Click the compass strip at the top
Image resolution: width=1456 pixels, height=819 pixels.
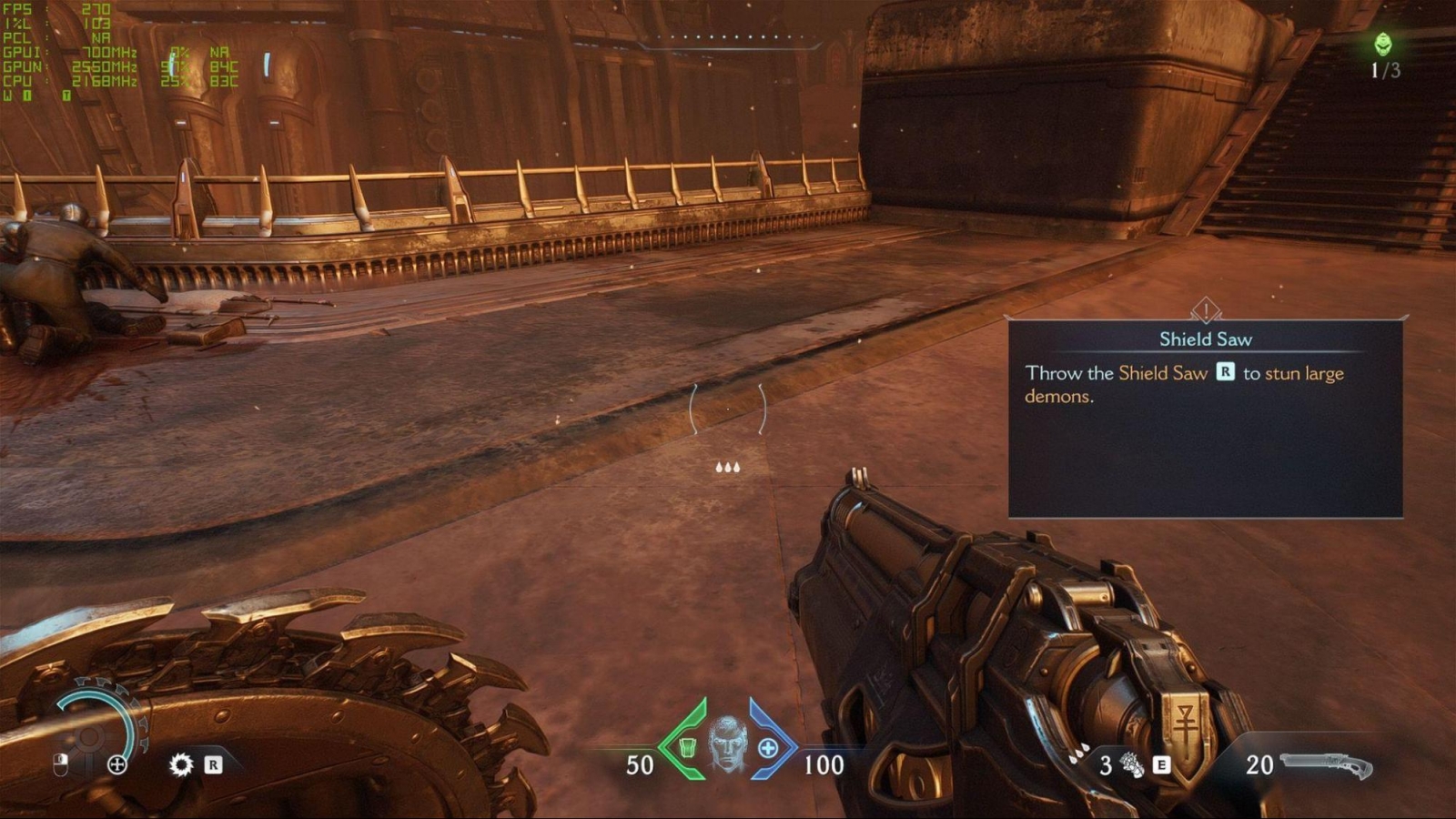pos(728,40)
